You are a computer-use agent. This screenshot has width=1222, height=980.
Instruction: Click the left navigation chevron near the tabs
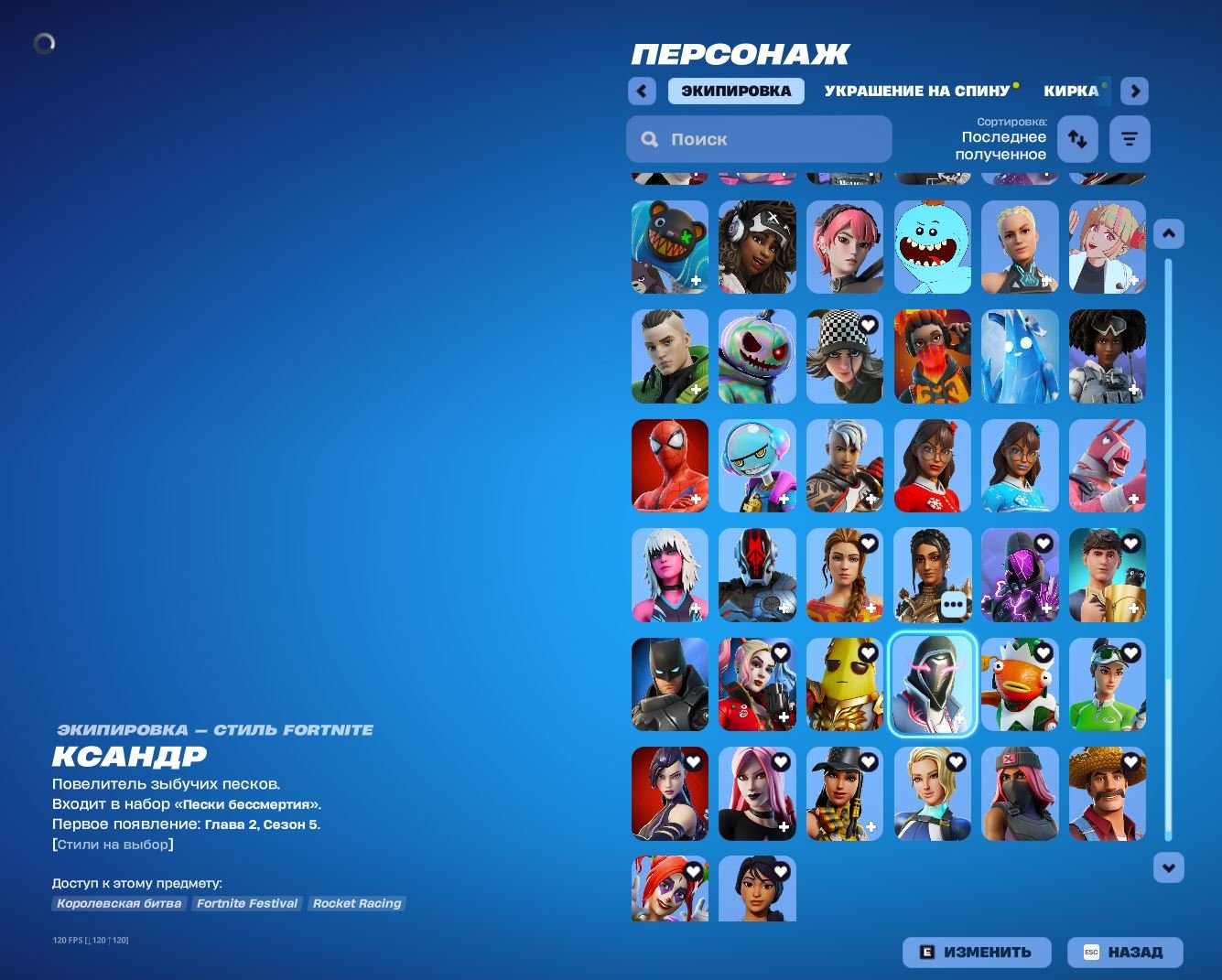click(x=641, y=91)
